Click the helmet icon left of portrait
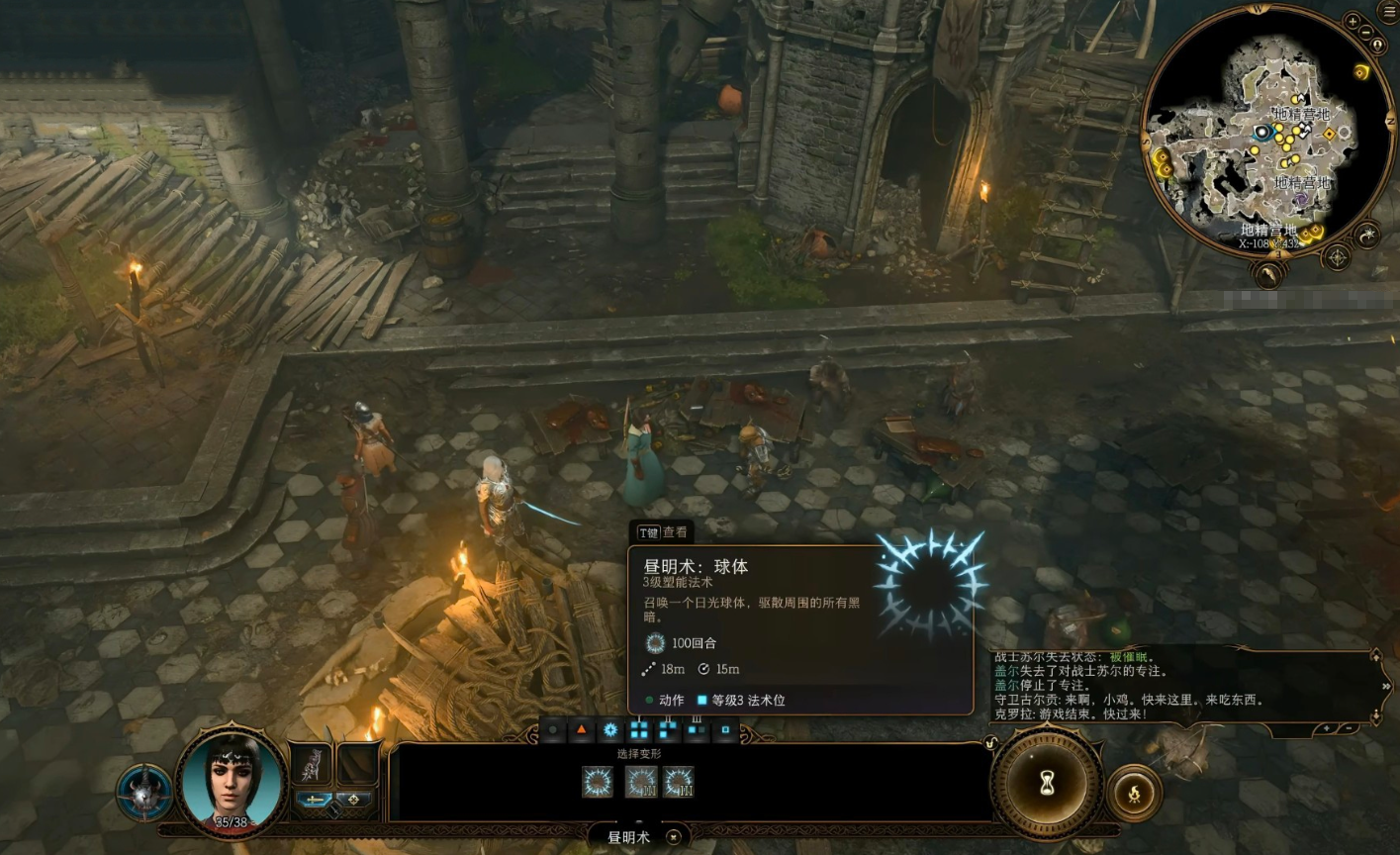The image size is (1400, 855). (x=144, y=792)
